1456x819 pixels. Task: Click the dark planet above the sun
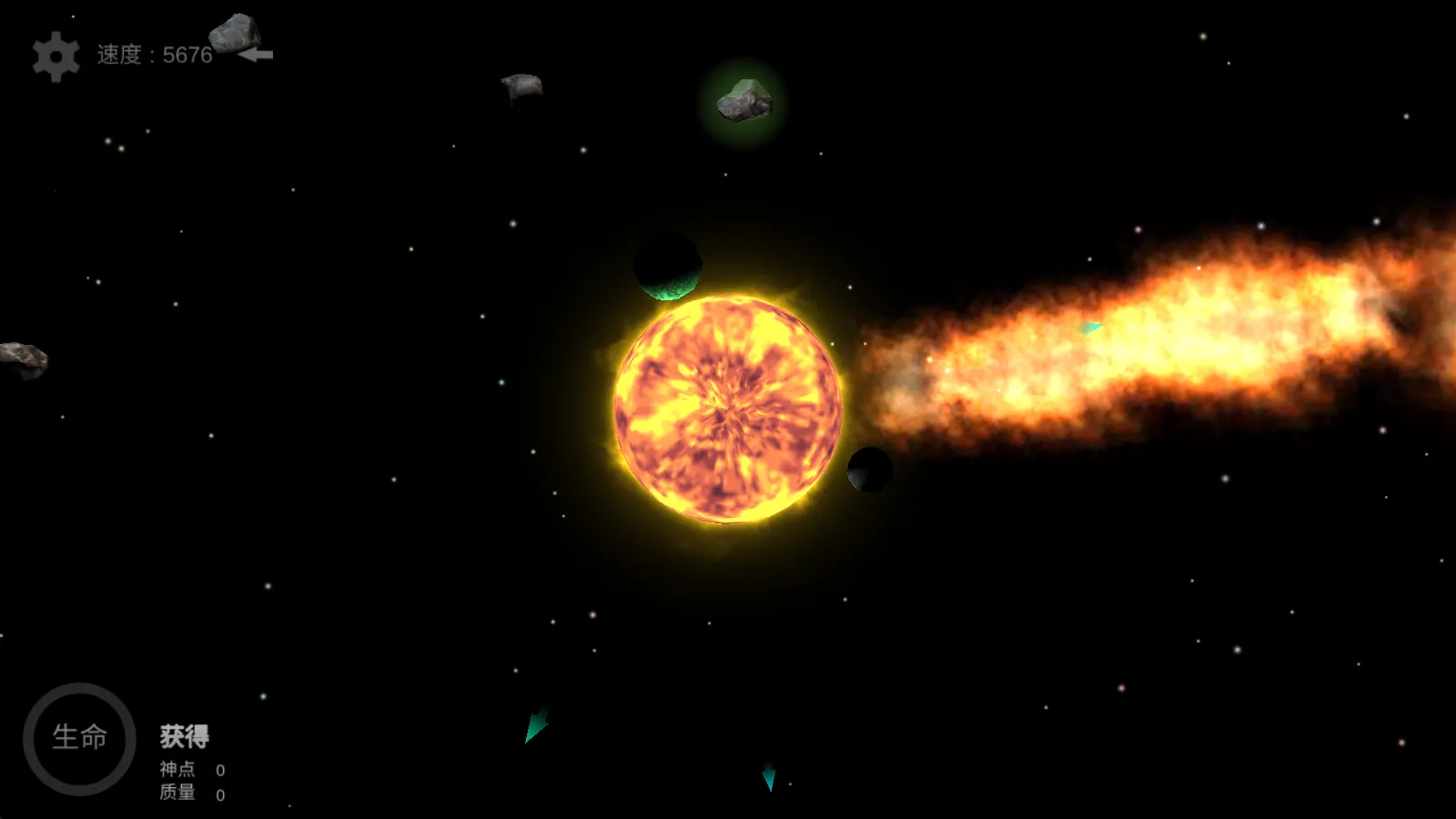[x=667, y=268]
